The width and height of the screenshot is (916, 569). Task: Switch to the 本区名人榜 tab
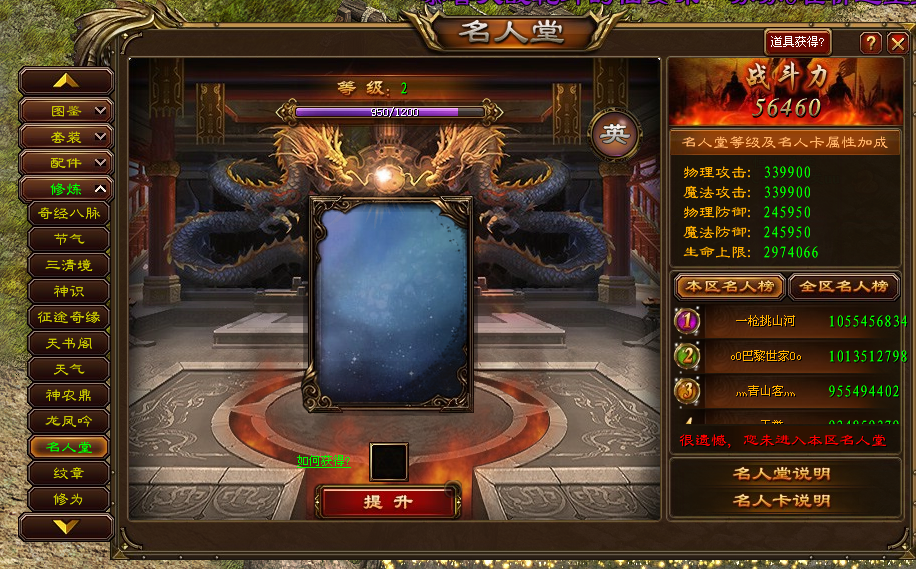pyautogui.click(x=730, y=287)
